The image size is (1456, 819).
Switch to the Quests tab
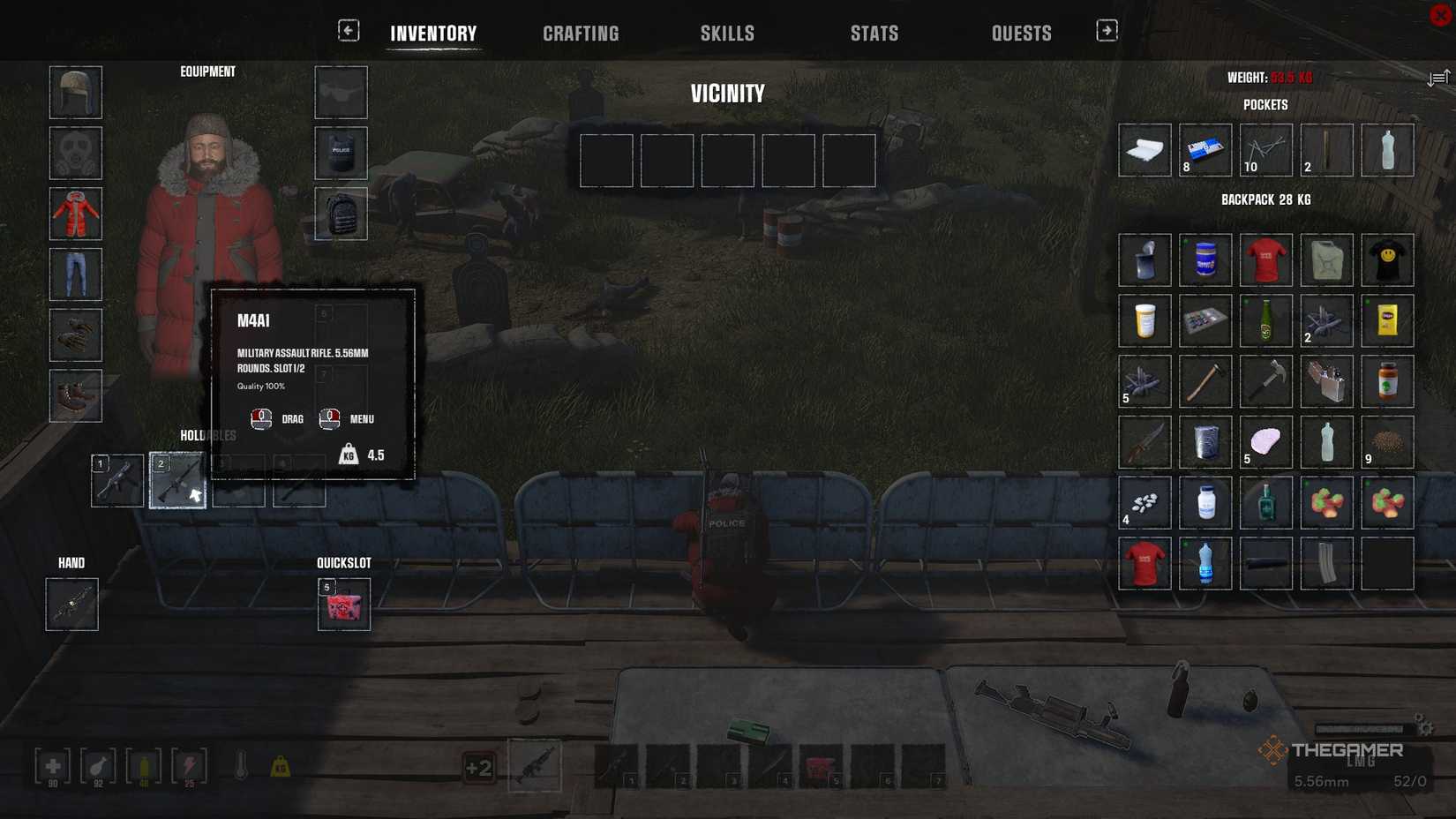click(1021, 33)
